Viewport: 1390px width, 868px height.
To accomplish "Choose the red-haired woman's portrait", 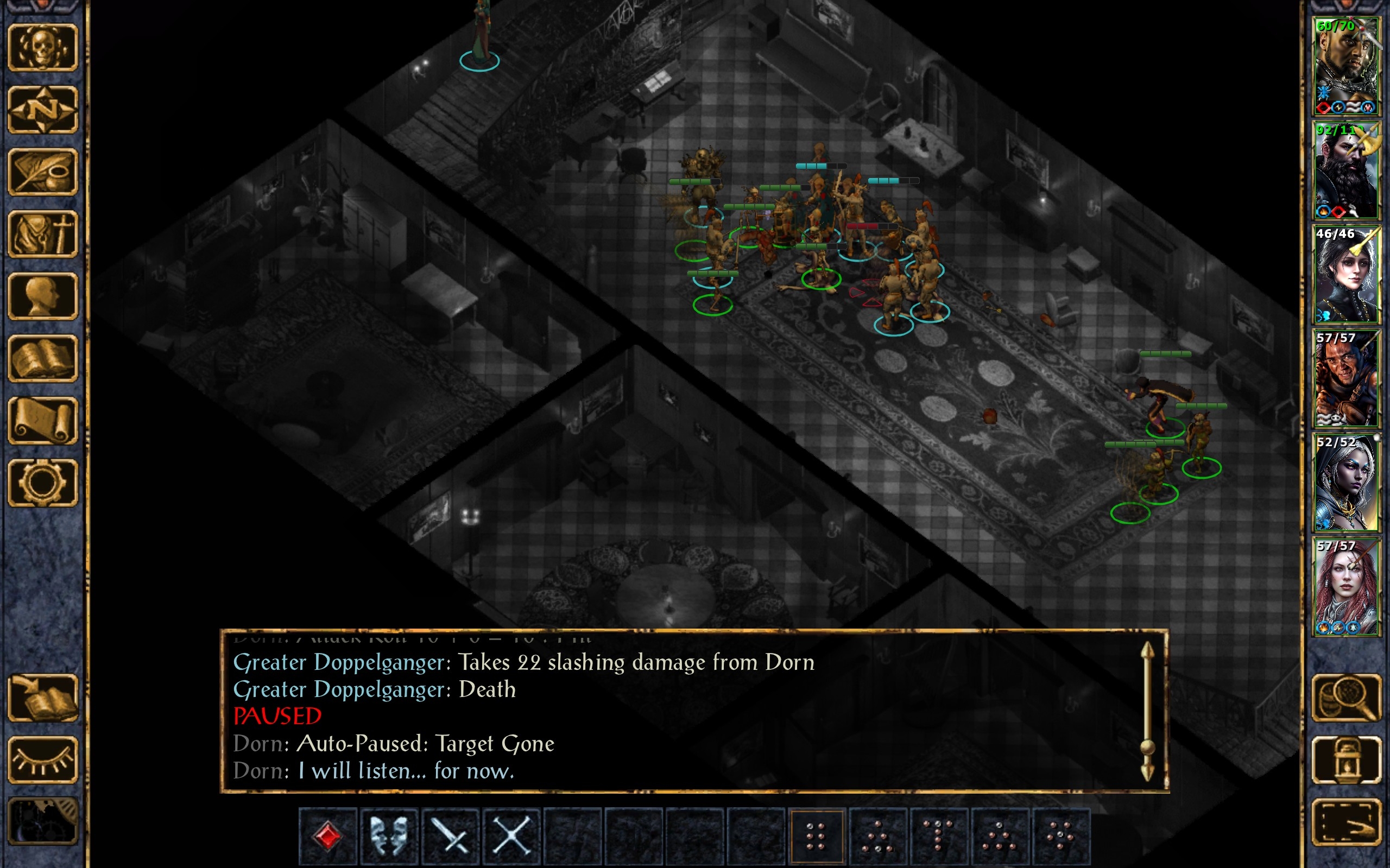I will tap(1346, 587).
